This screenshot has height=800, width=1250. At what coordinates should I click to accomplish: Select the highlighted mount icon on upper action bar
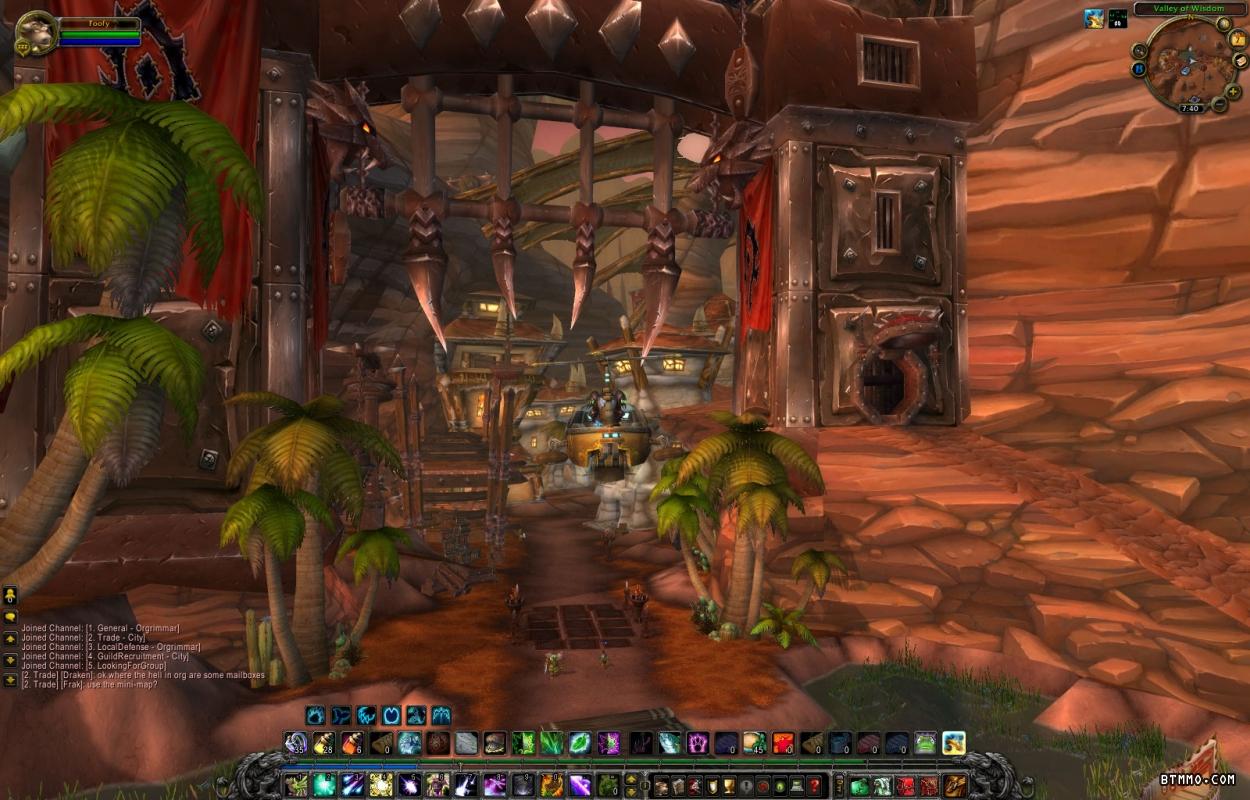point(953,743)
